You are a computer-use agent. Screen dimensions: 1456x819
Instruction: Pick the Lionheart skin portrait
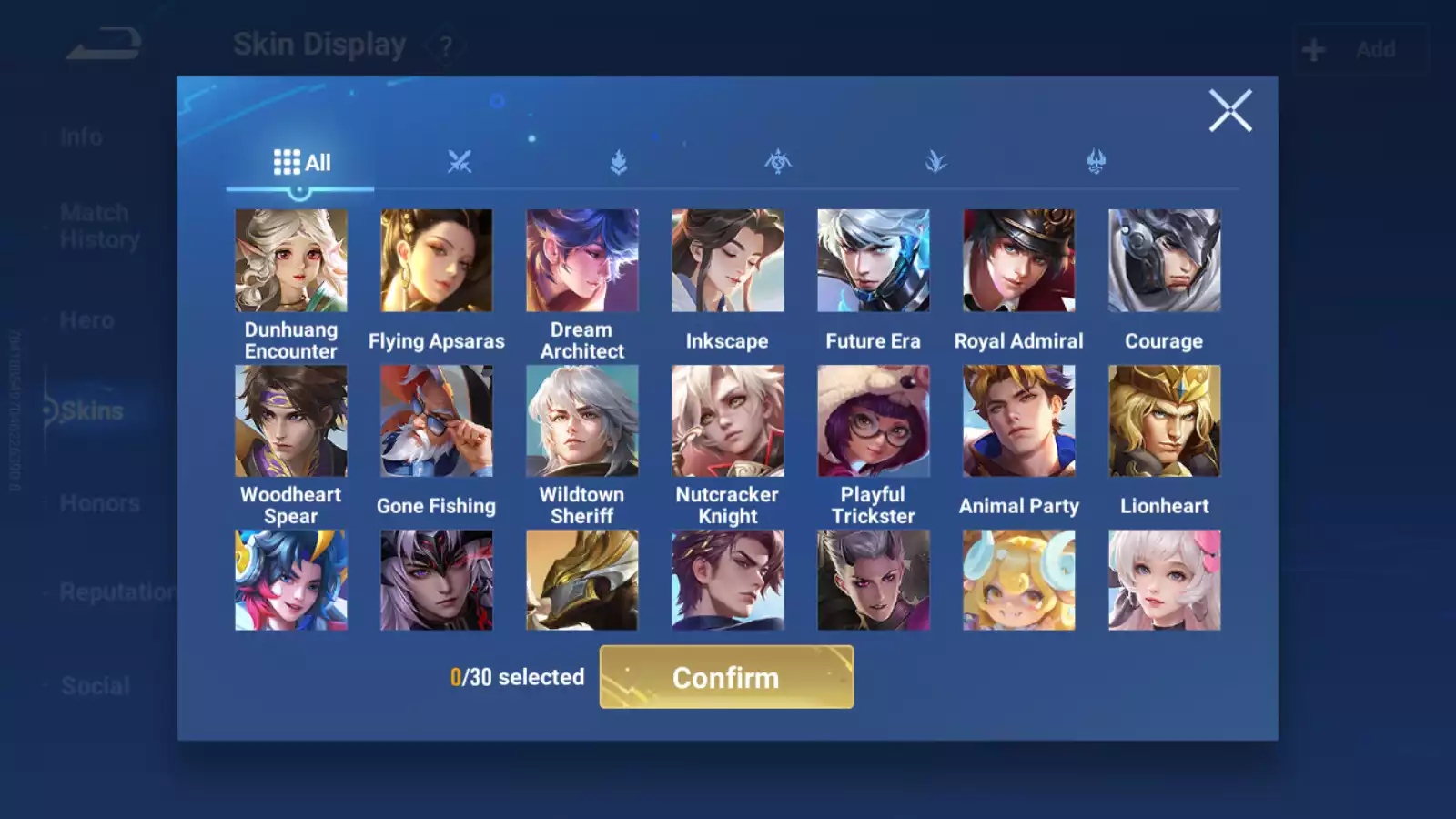(x=1165, y=421)
